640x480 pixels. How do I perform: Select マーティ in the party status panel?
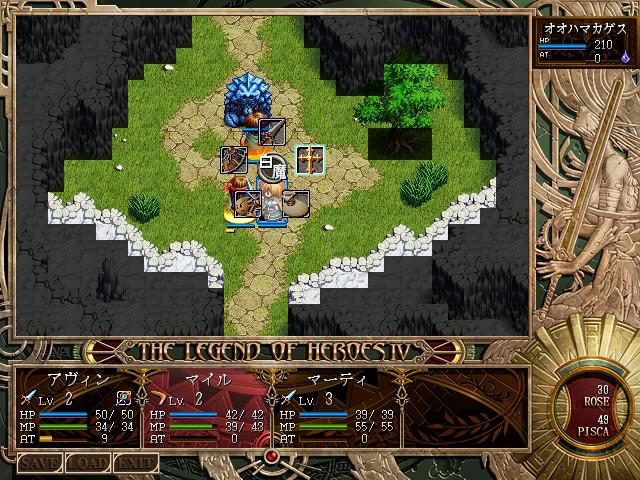[x=337, y=381]
